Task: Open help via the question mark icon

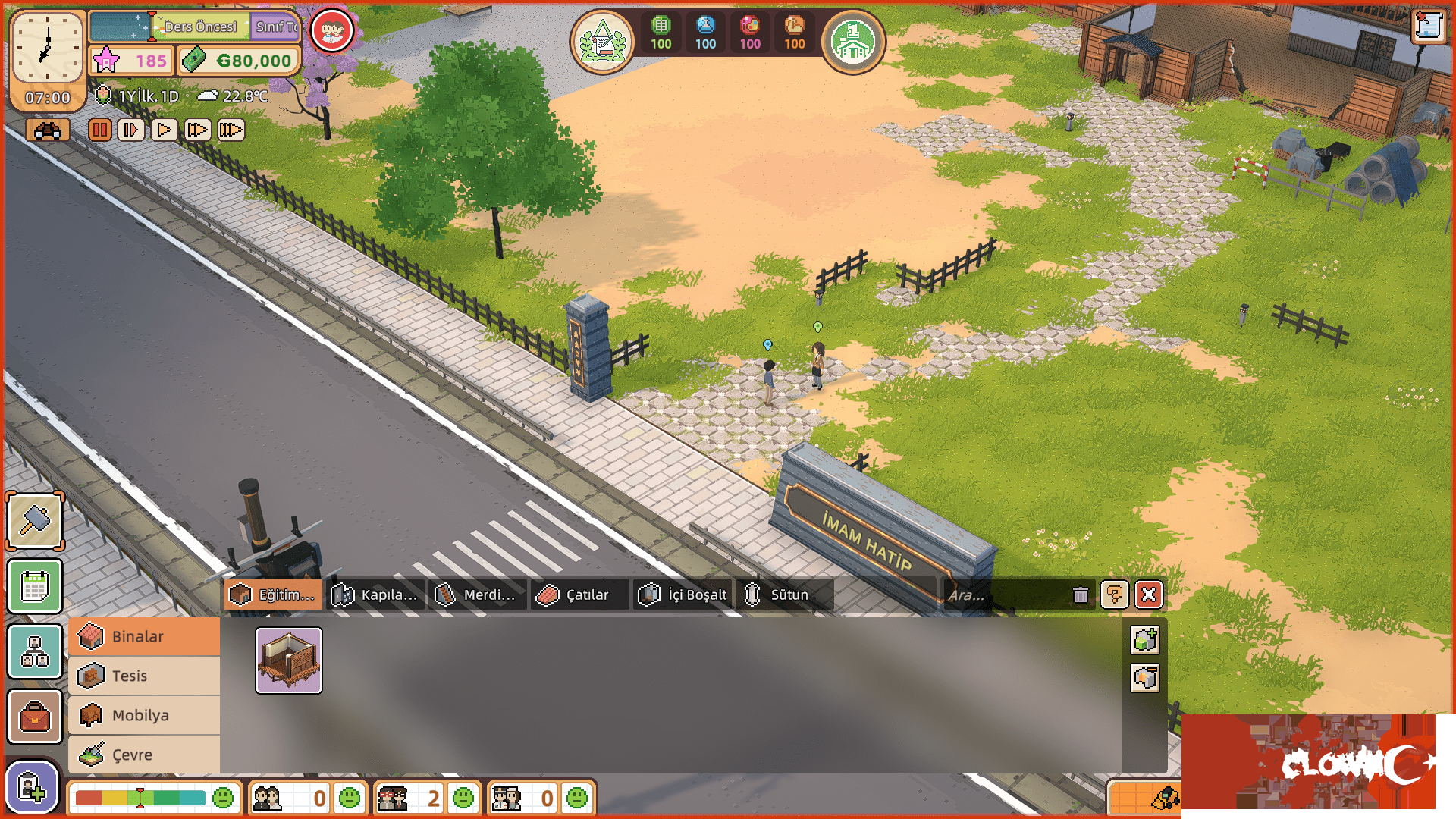Action: (1114, 595)
